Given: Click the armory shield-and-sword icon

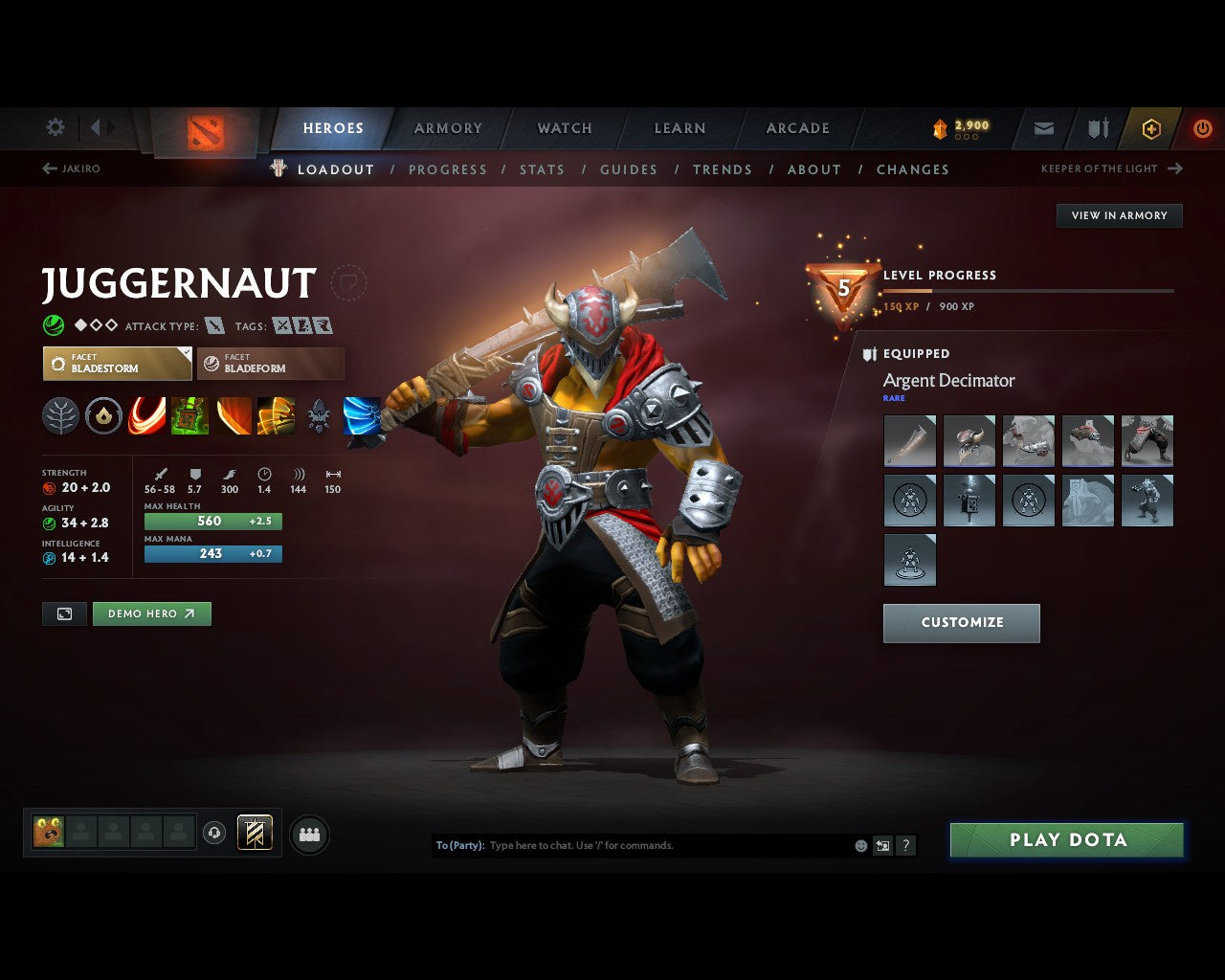Looking at the screenshot, I should 1097,128.
